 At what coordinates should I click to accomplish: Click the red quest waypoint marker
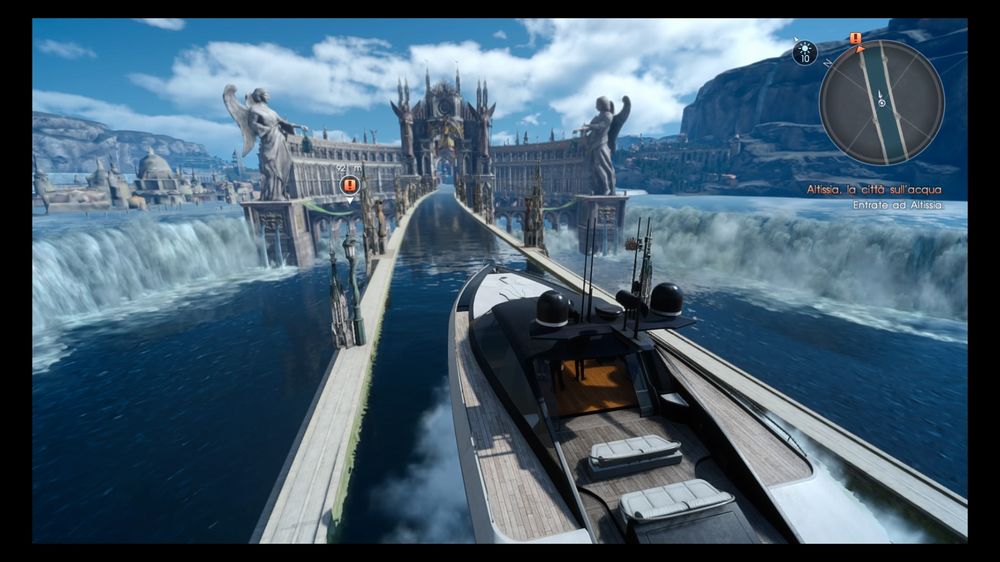[x=349, y=185]
